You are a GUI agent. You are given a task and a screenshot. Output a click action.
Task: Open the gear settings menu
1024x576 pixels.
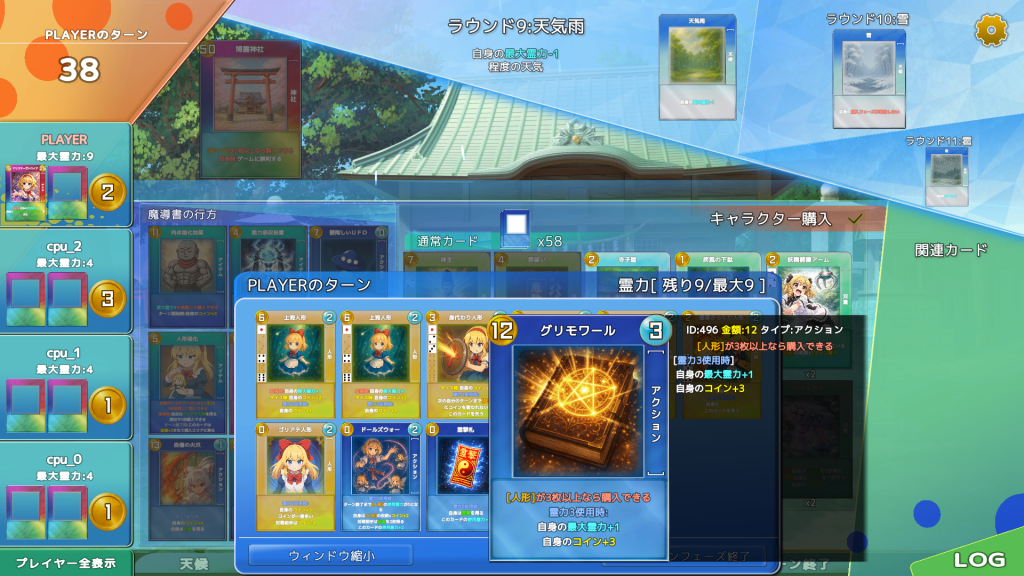click(x=991, y=31)
